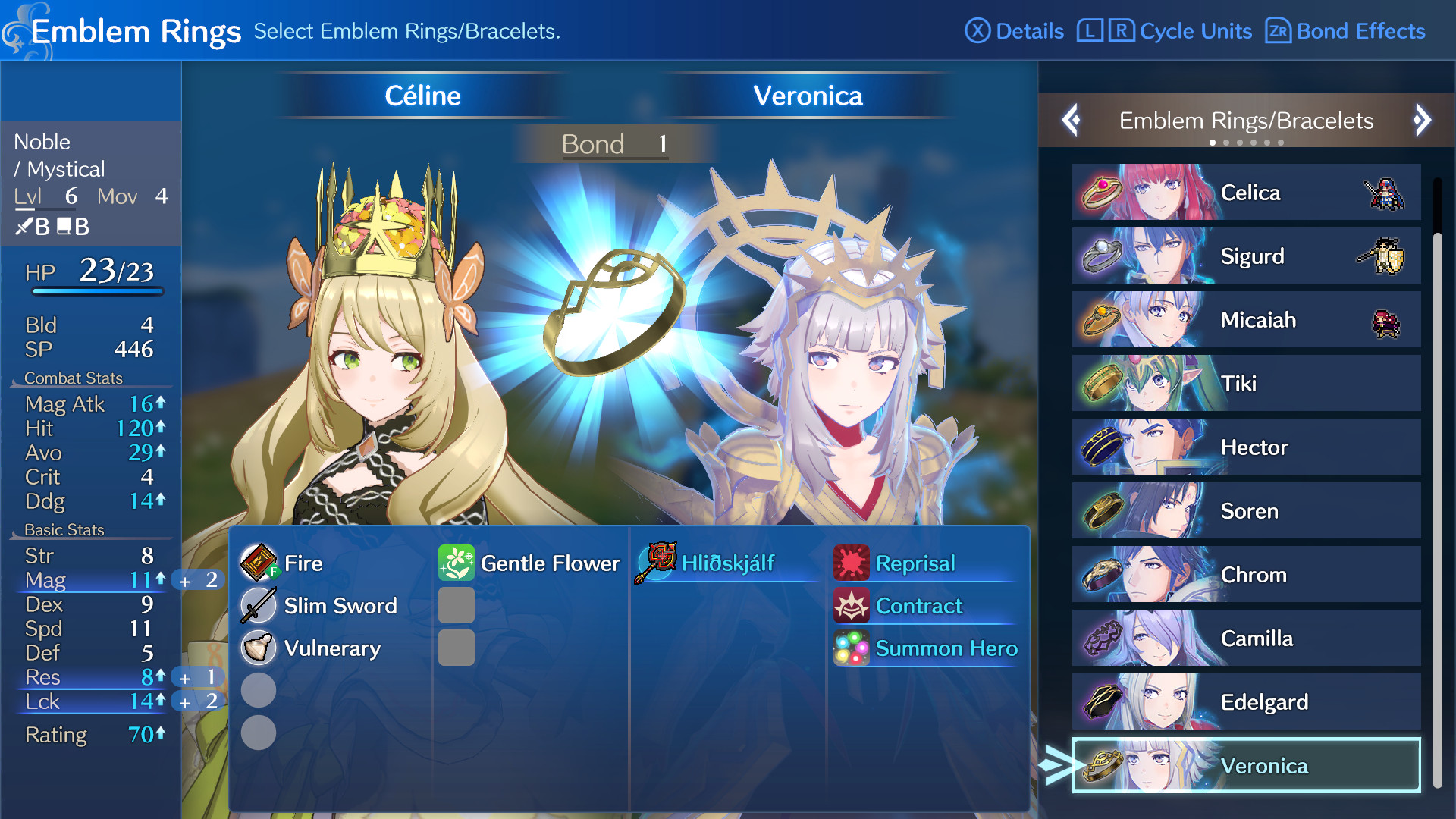1456x819 pixels.
Task: Click the Contract skill icon
Action: coord(851,606)
